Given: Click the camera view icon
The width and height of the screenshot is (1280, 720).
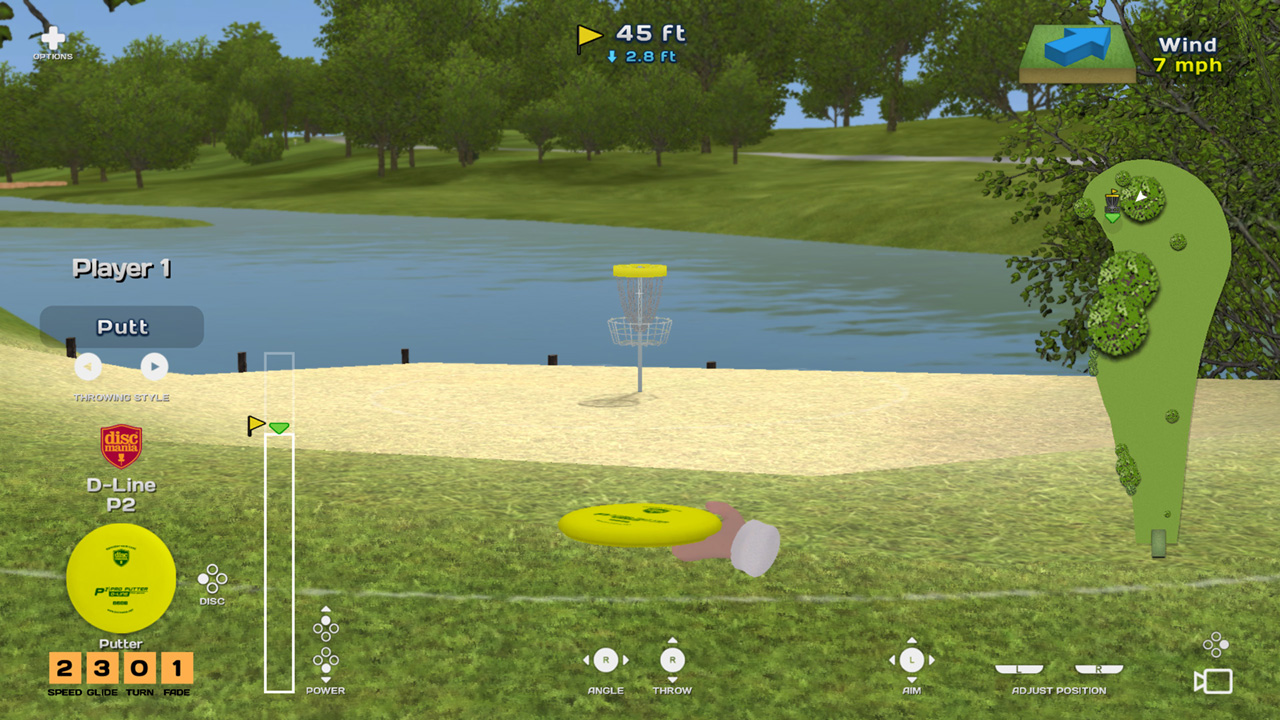Looking at the screenshot, I should tap(1213, 681).
